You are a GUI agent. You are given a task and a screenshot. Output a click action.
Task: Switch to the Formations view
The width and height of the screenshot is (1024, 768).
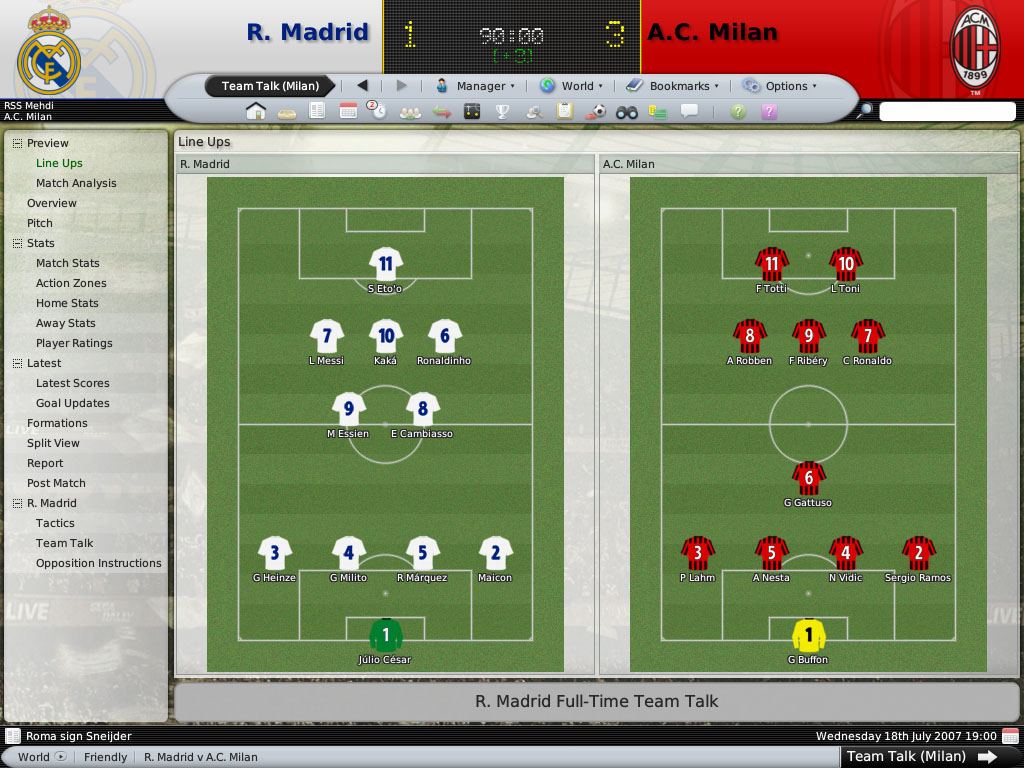tap(57, 423)
